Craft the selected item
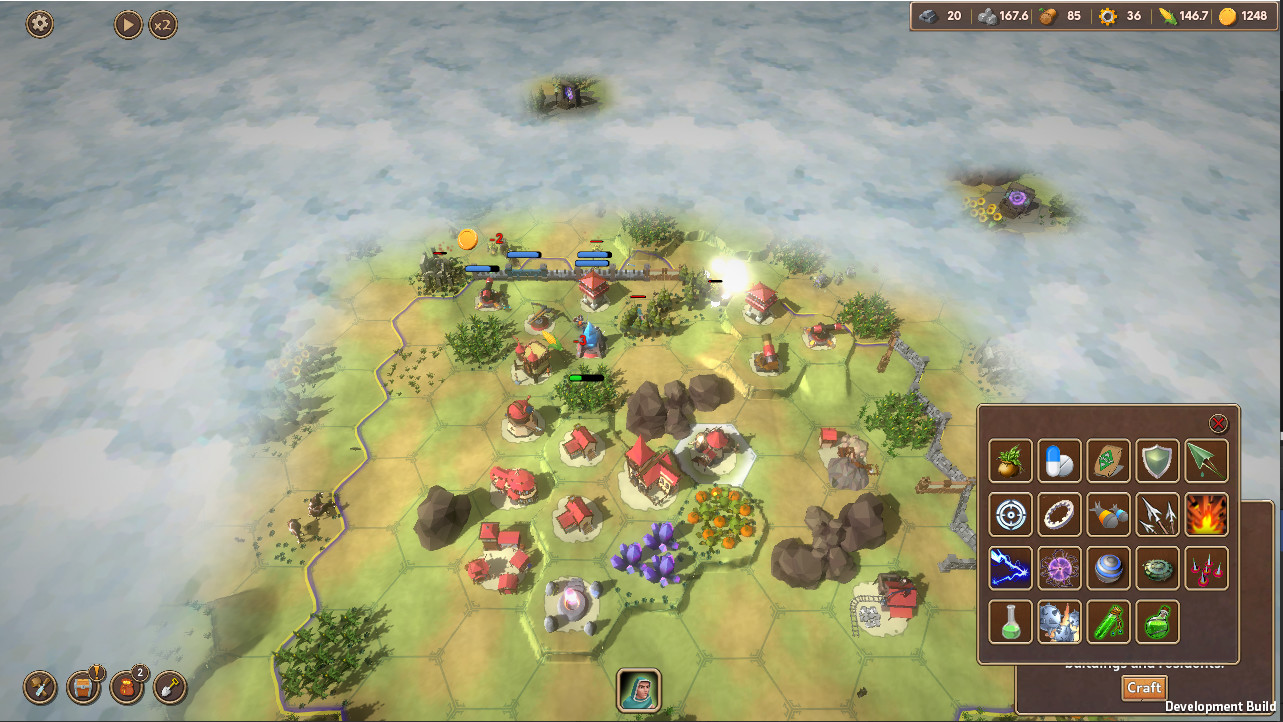 [x=1144, y=688]
